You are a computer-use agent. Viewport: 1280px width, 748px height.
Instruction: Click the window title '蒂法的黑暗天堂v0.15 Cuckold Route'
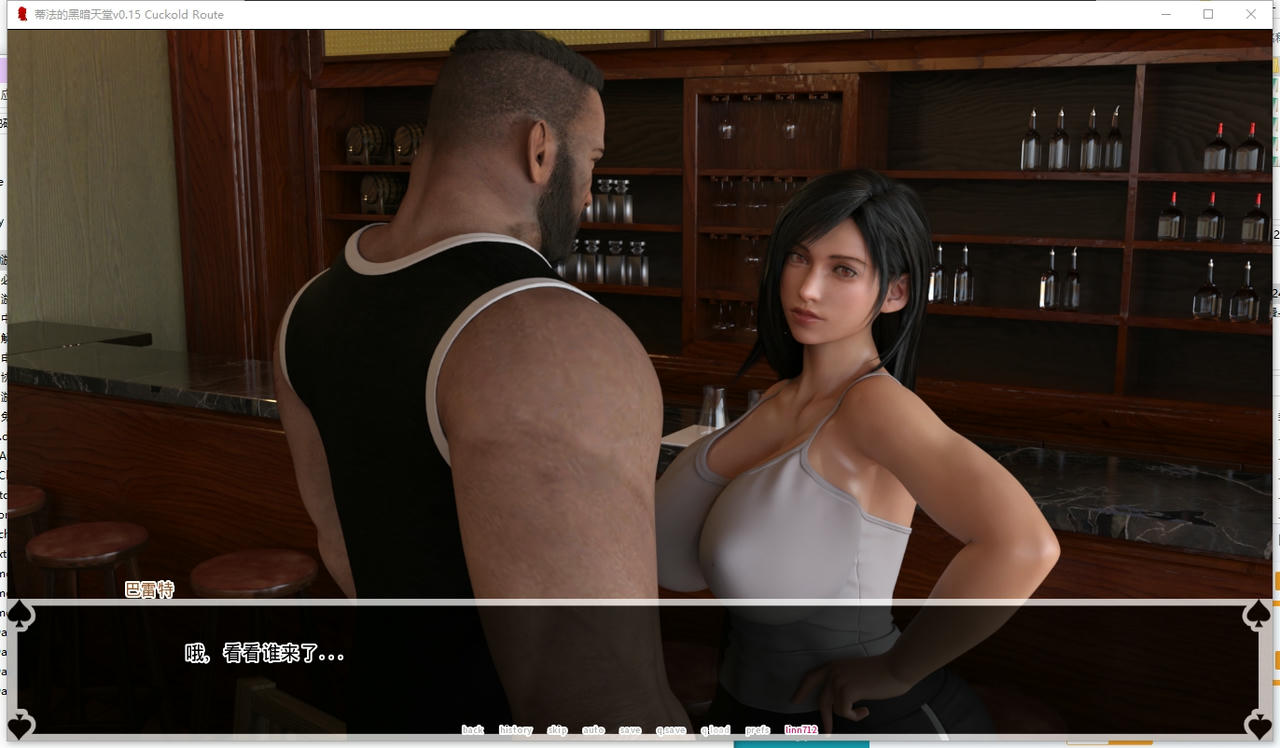click(130, 14)
